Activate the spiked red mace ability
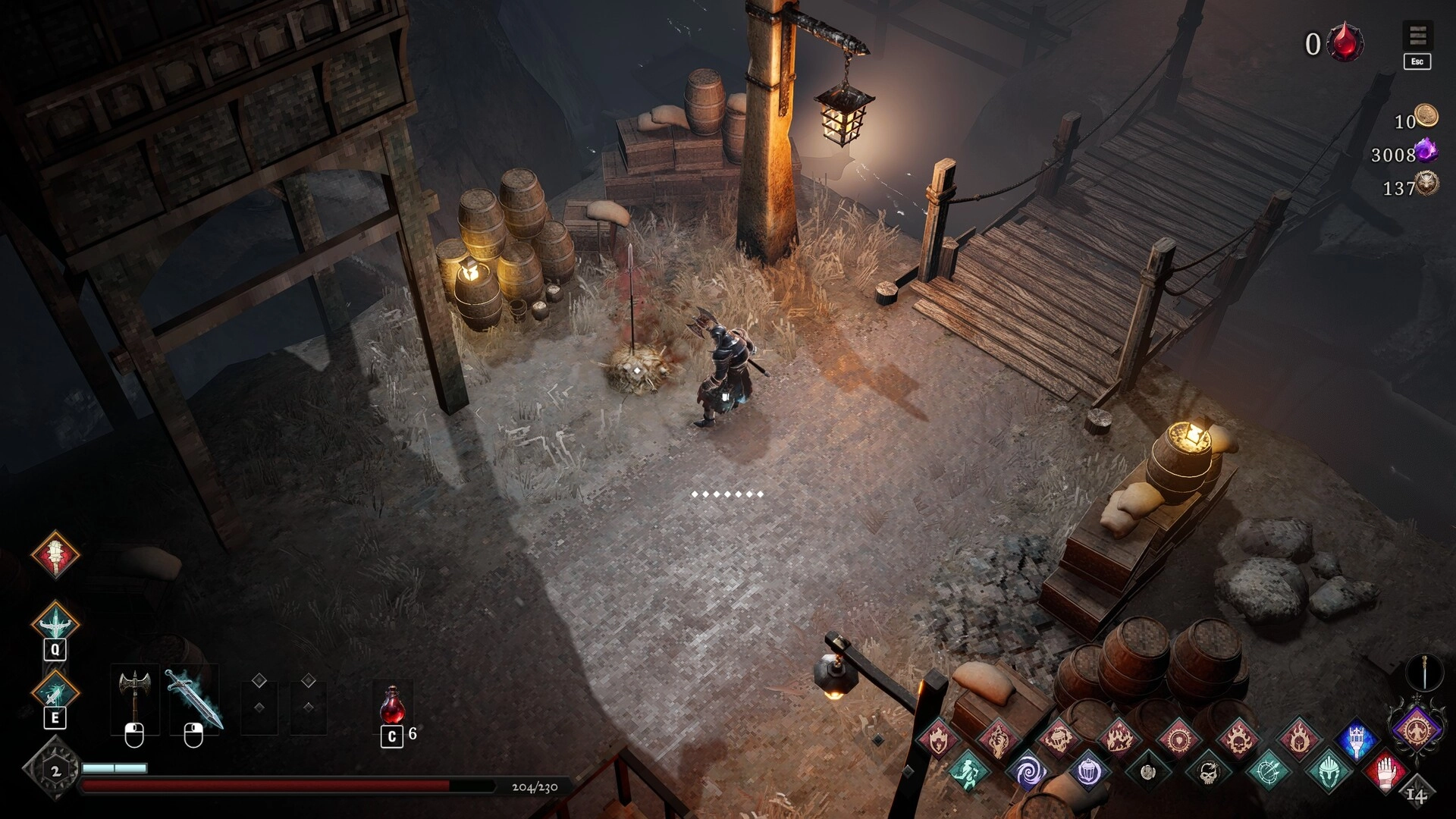Viewport: 1456px width, 819px height. pos(55,554)
